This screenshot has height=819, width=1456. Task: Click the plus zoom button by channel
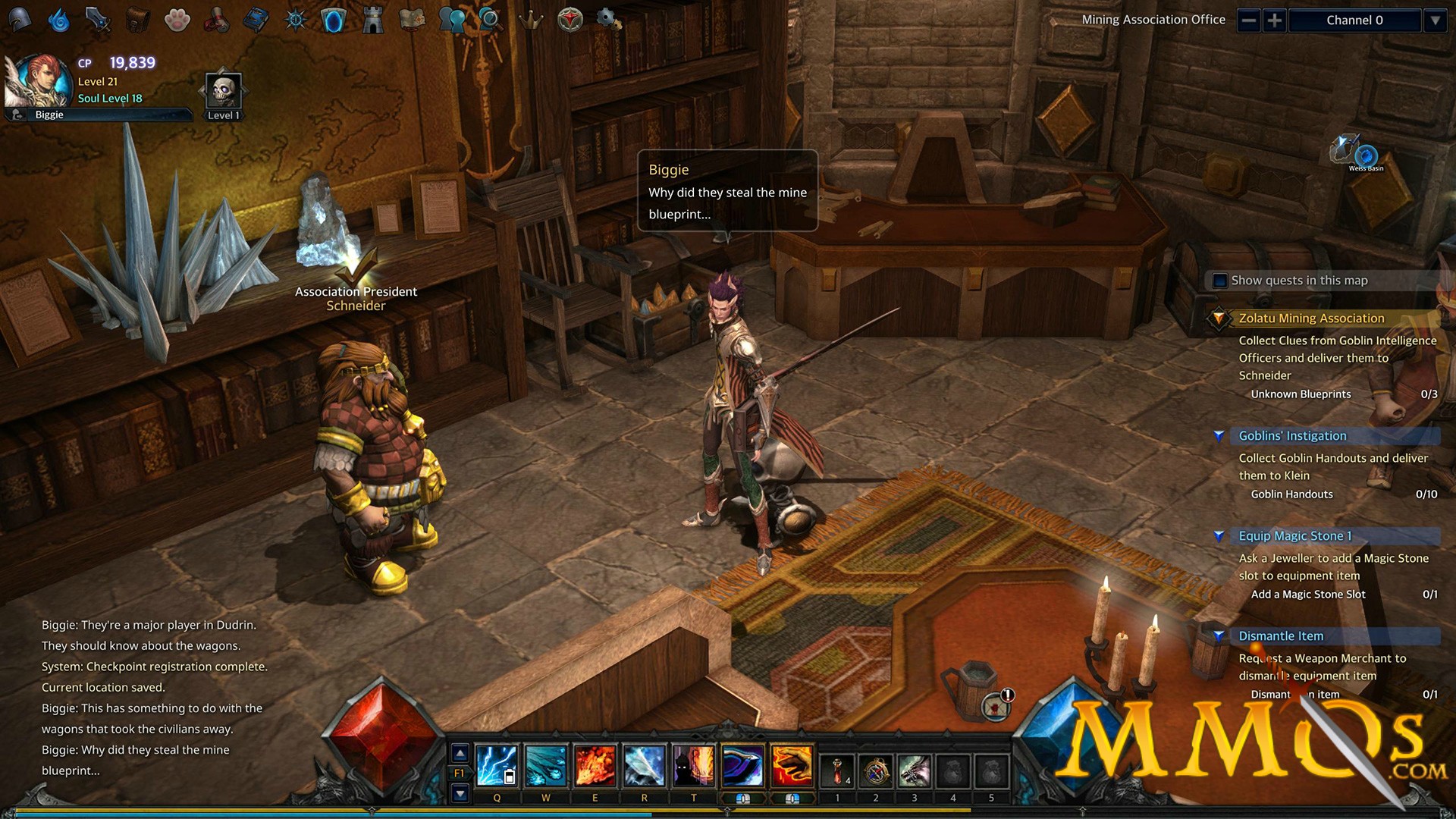tap(1275, 20)
